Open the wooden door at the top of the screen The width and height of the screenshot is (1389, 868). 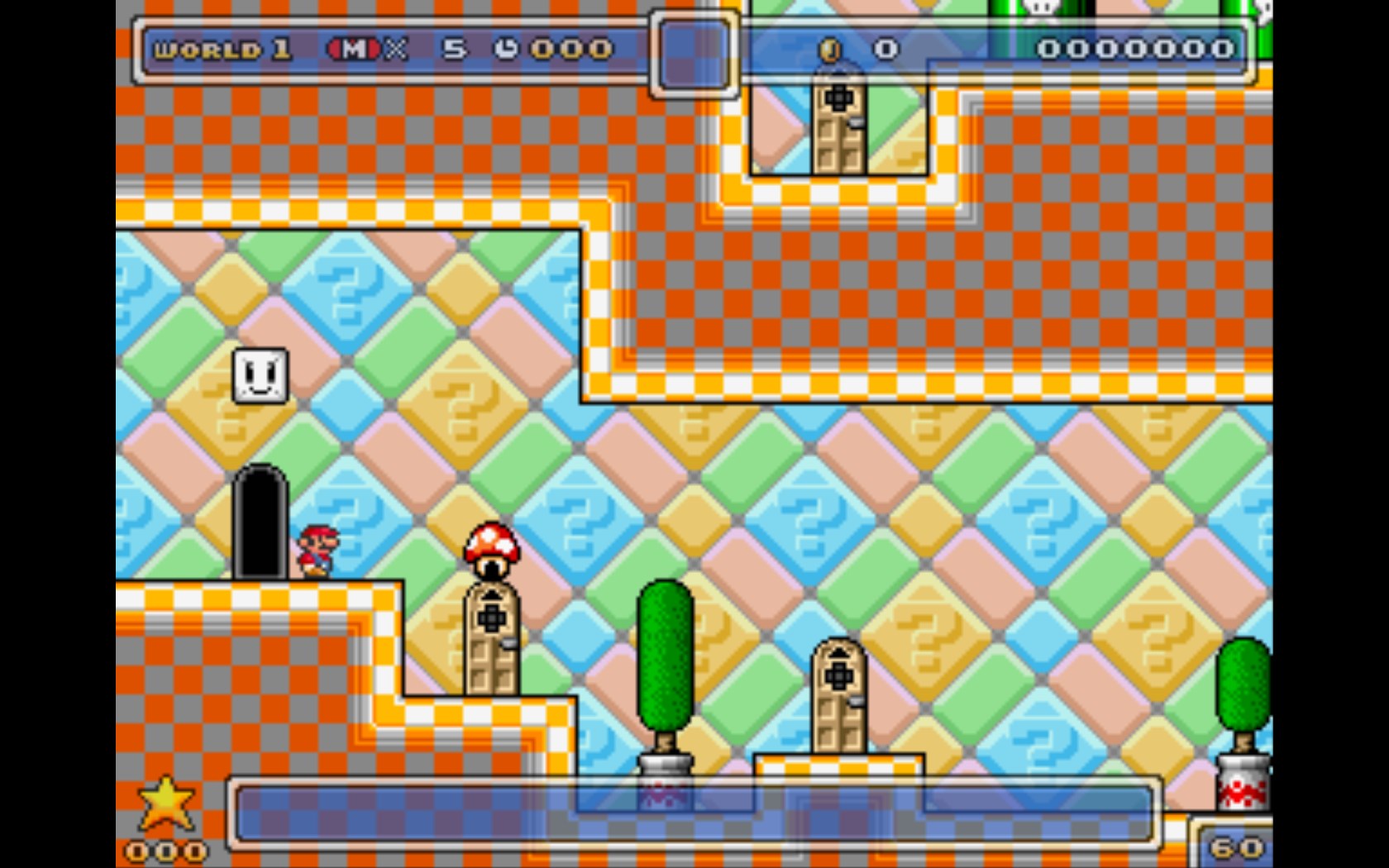click(x=839, y=124)
